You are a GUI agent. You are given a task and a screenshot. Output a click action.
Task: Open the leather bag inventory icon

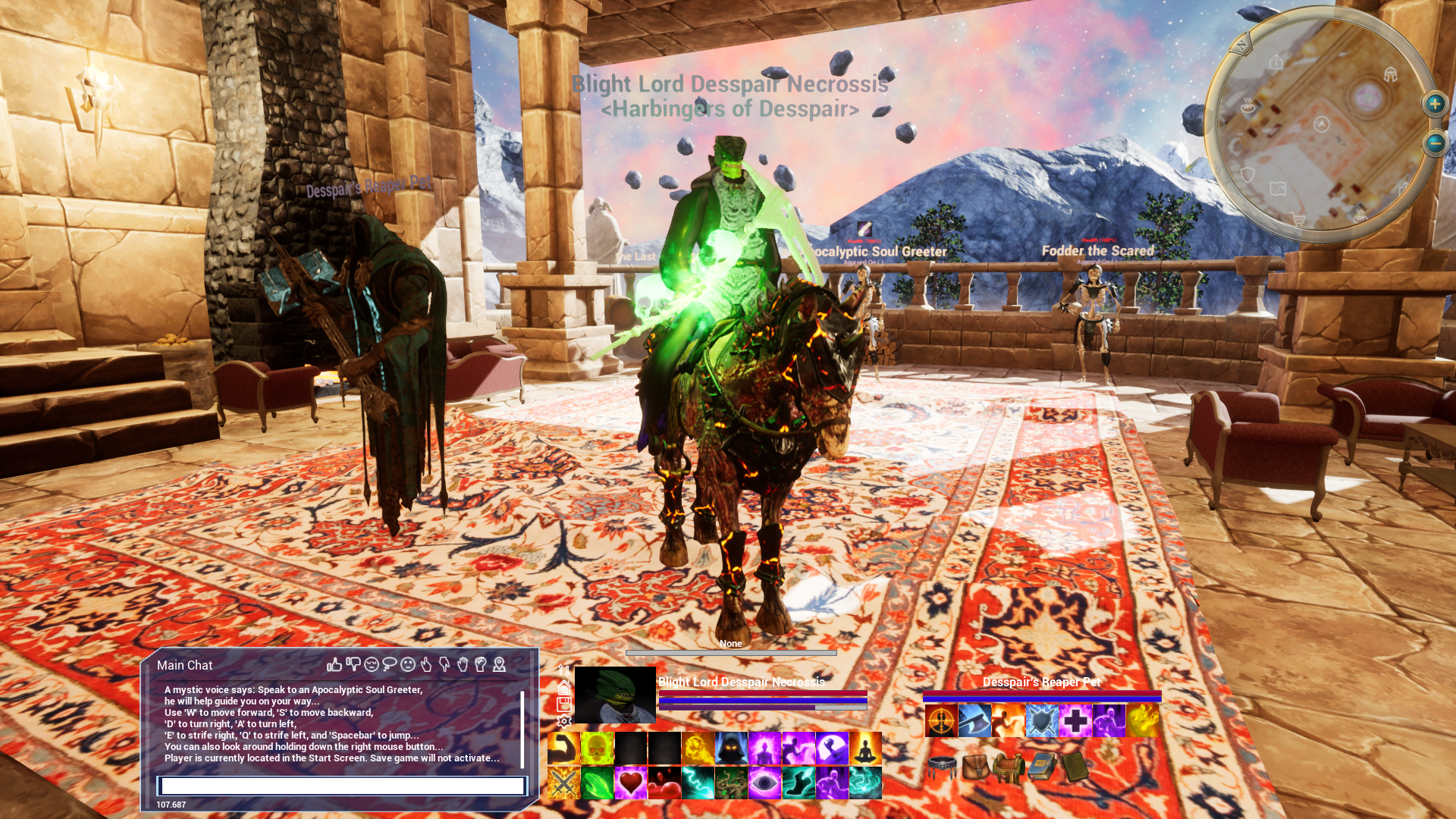coord(976,767)
